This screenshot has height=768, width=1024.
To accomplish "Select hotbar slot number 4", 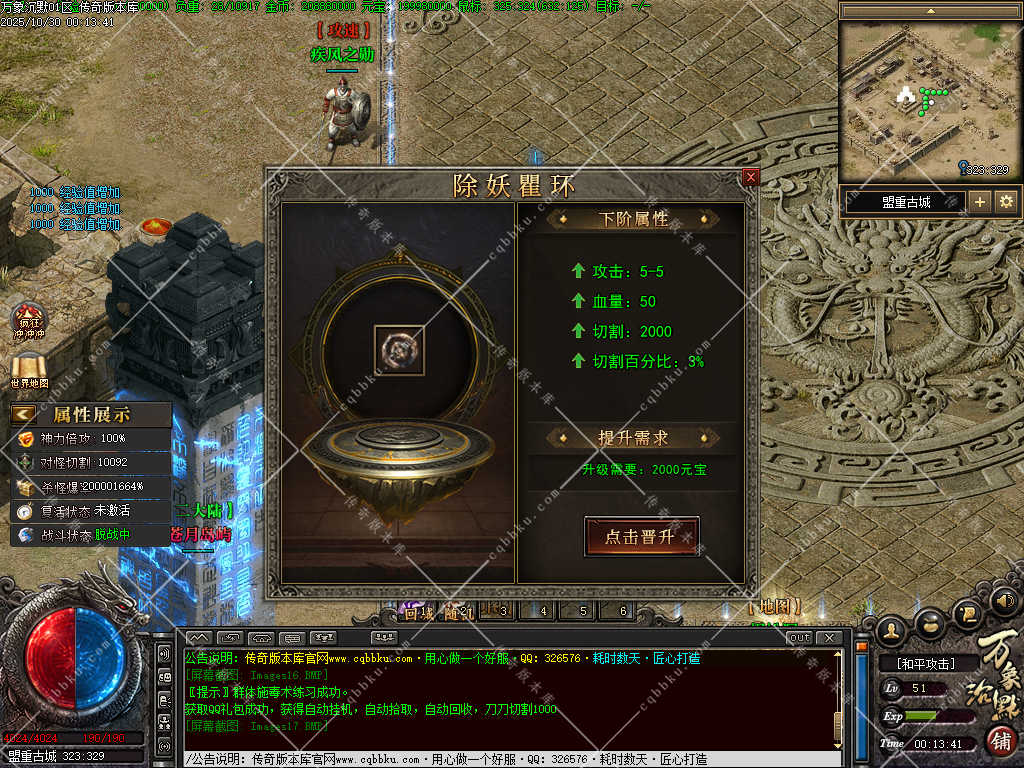I will click(x=543, y=611).
